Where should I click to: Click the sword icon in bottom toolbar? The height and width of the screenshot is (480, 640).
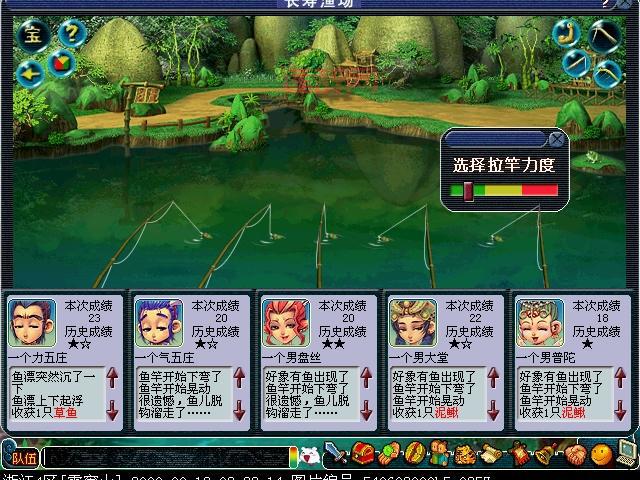(336, 455)
